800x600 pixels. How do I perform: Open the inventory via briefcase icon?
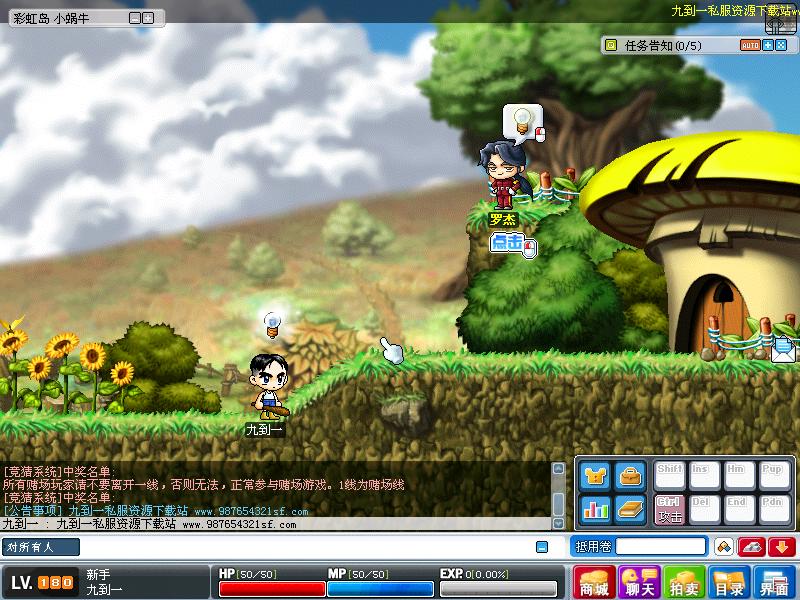pos(630,477)
